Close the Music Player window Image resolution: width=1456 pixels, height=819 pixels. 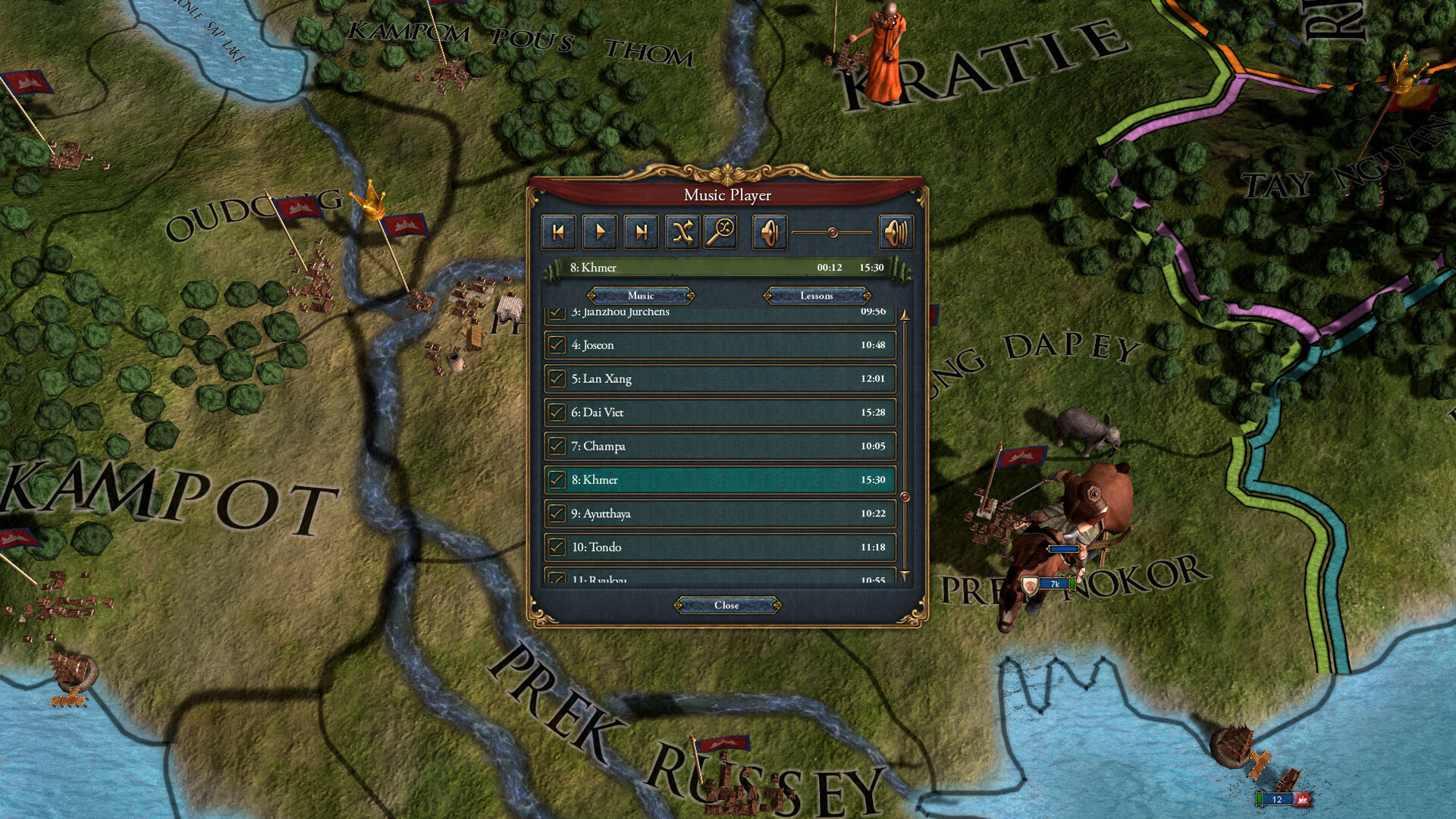726,605
